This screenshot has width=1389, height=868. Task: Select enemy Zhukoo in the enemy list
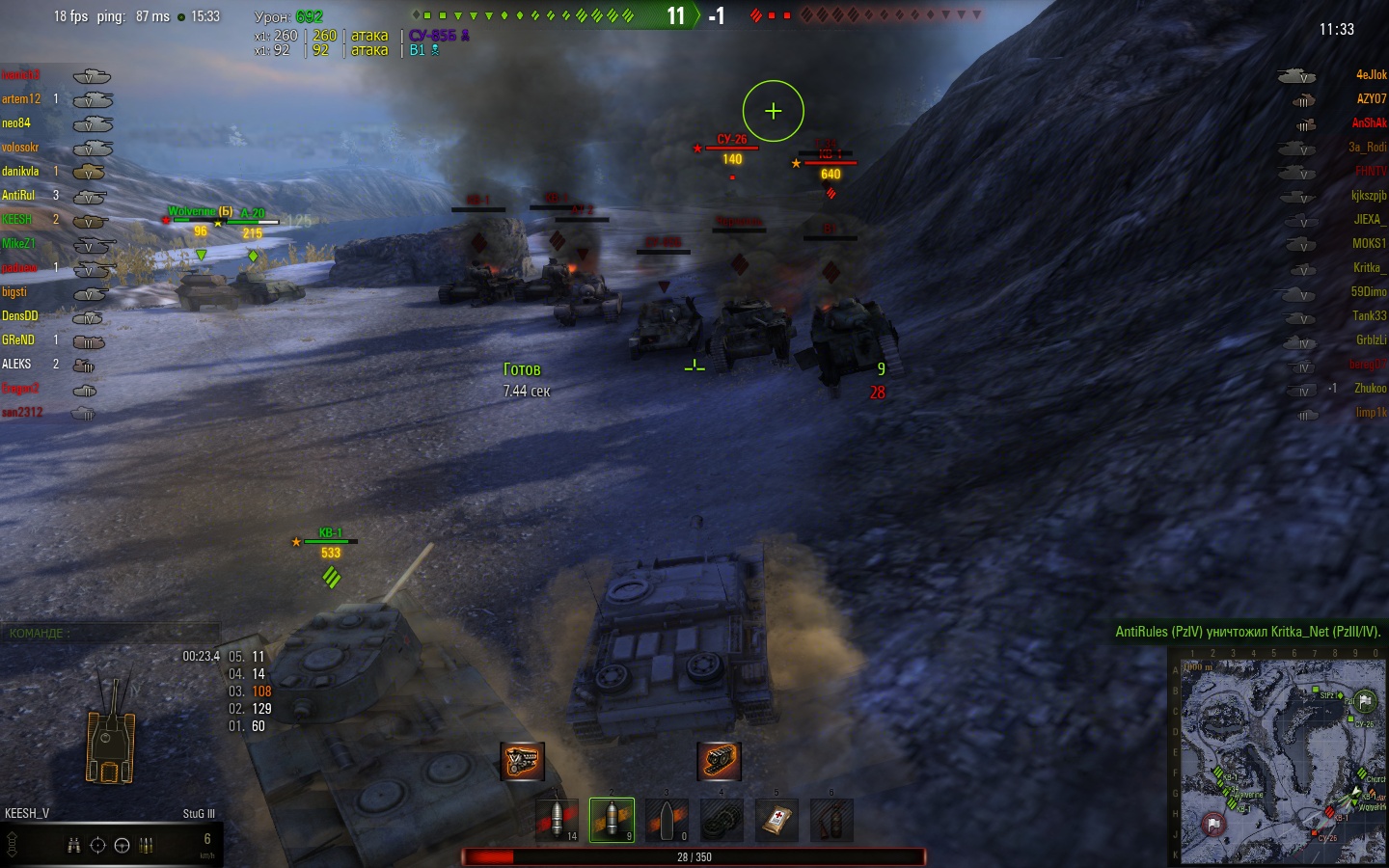click(x=1370, y=389)
